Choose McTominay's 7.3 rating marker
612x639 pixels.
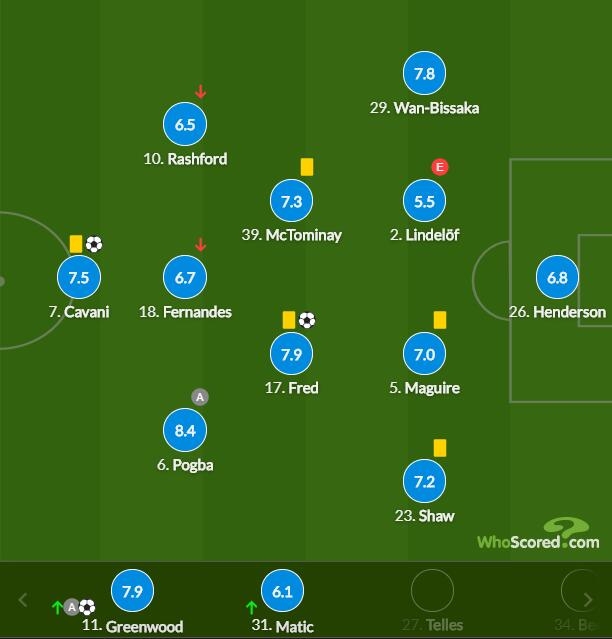click(291, 201)
